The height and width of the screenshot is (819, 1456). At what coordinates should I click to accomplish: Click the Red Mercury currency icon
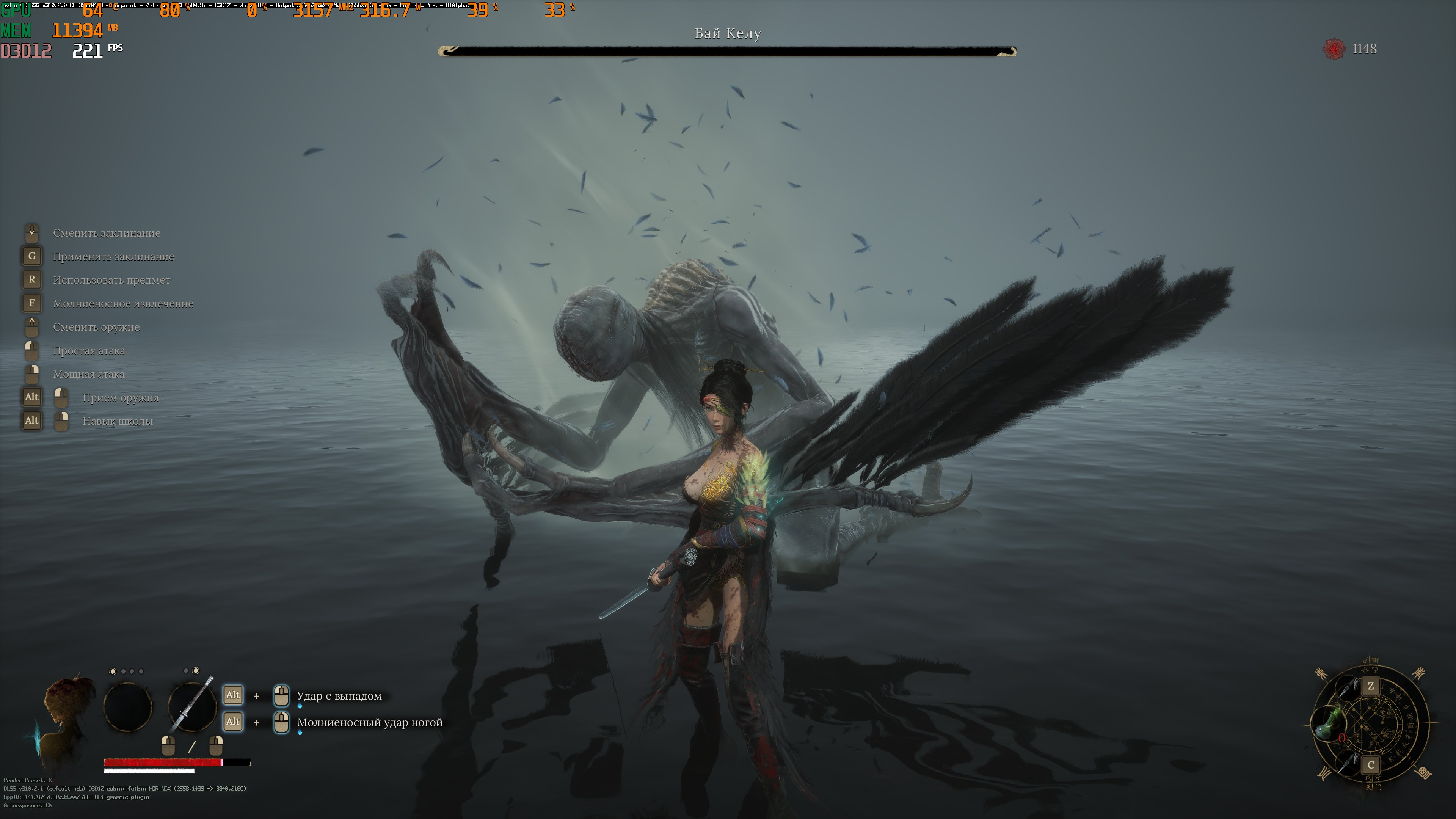pos(1334,49)
